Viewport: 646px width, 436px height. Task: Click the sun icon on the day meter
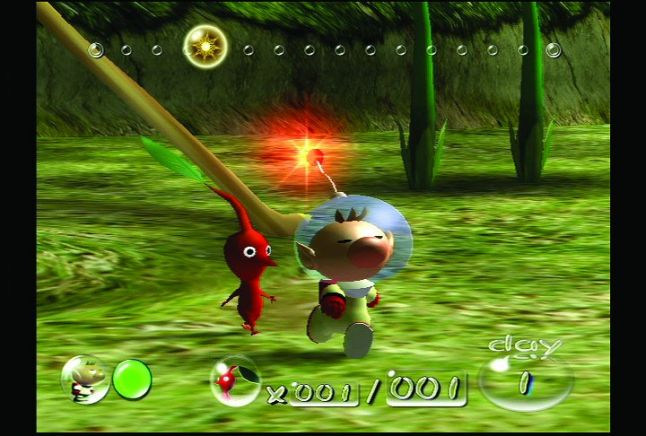tap(205, 46)
